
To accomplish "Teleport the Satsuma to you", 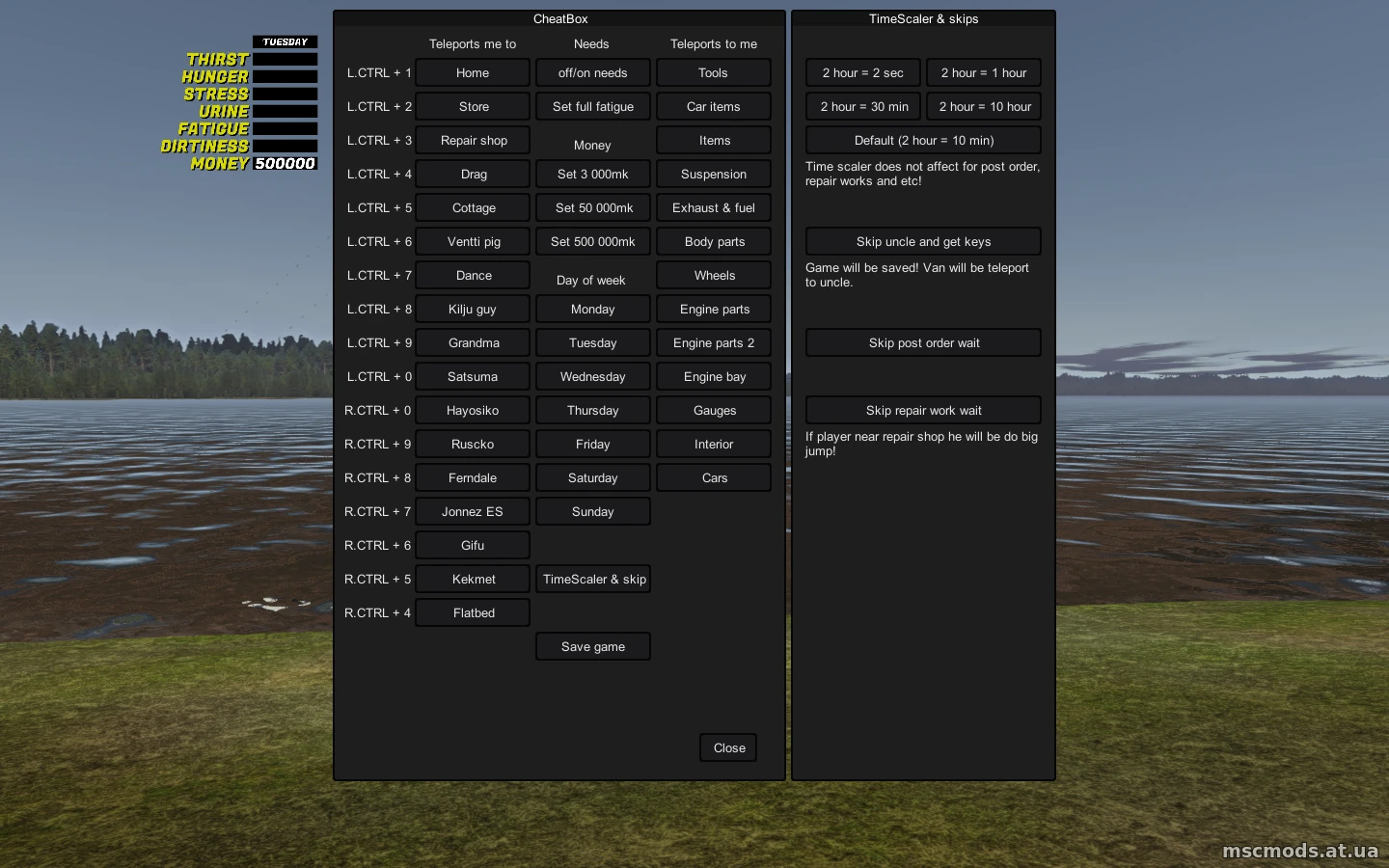I will coord(473,376).
